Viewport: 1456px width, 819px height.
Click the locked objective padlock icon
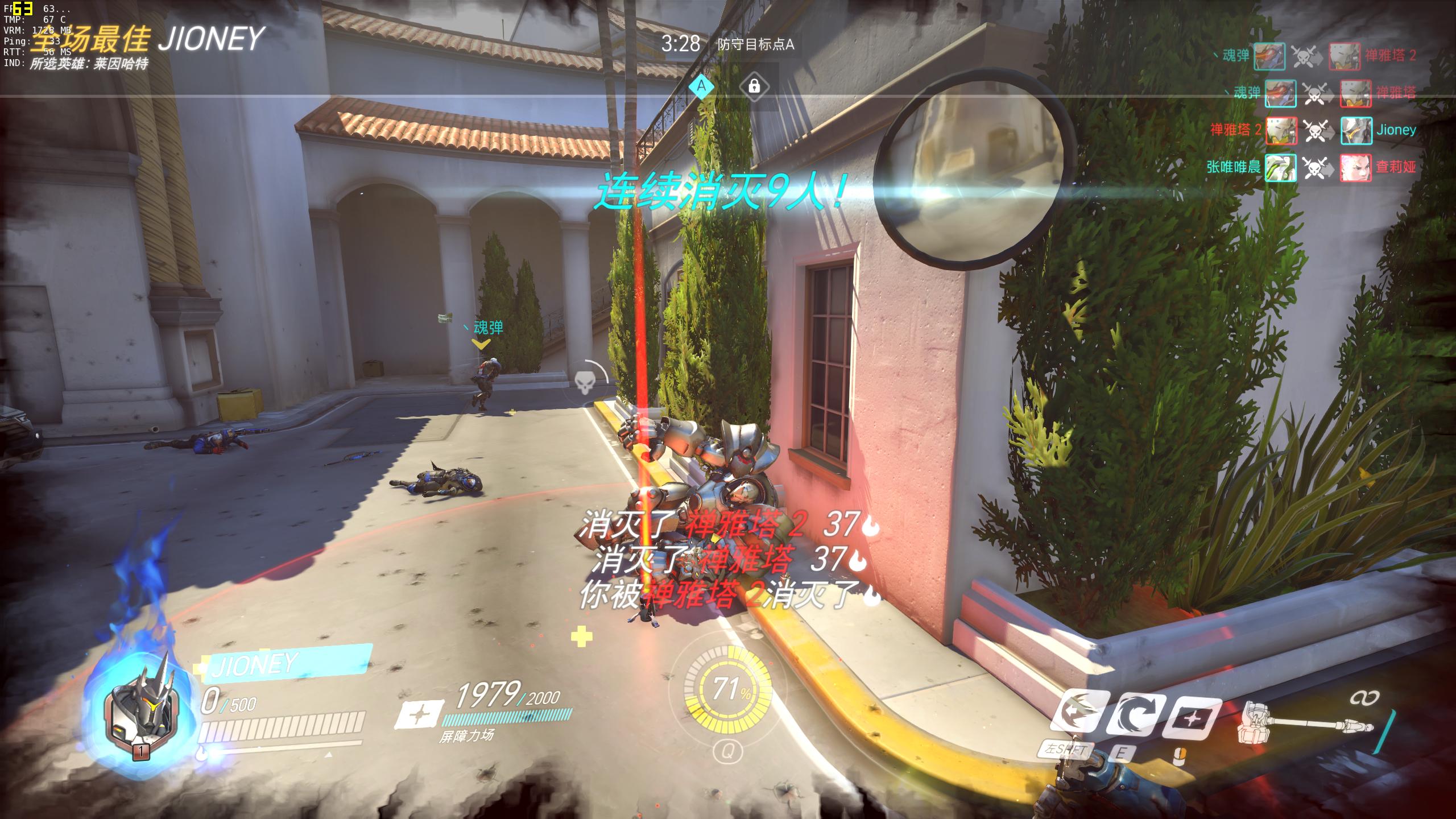[x=754, y=86]
